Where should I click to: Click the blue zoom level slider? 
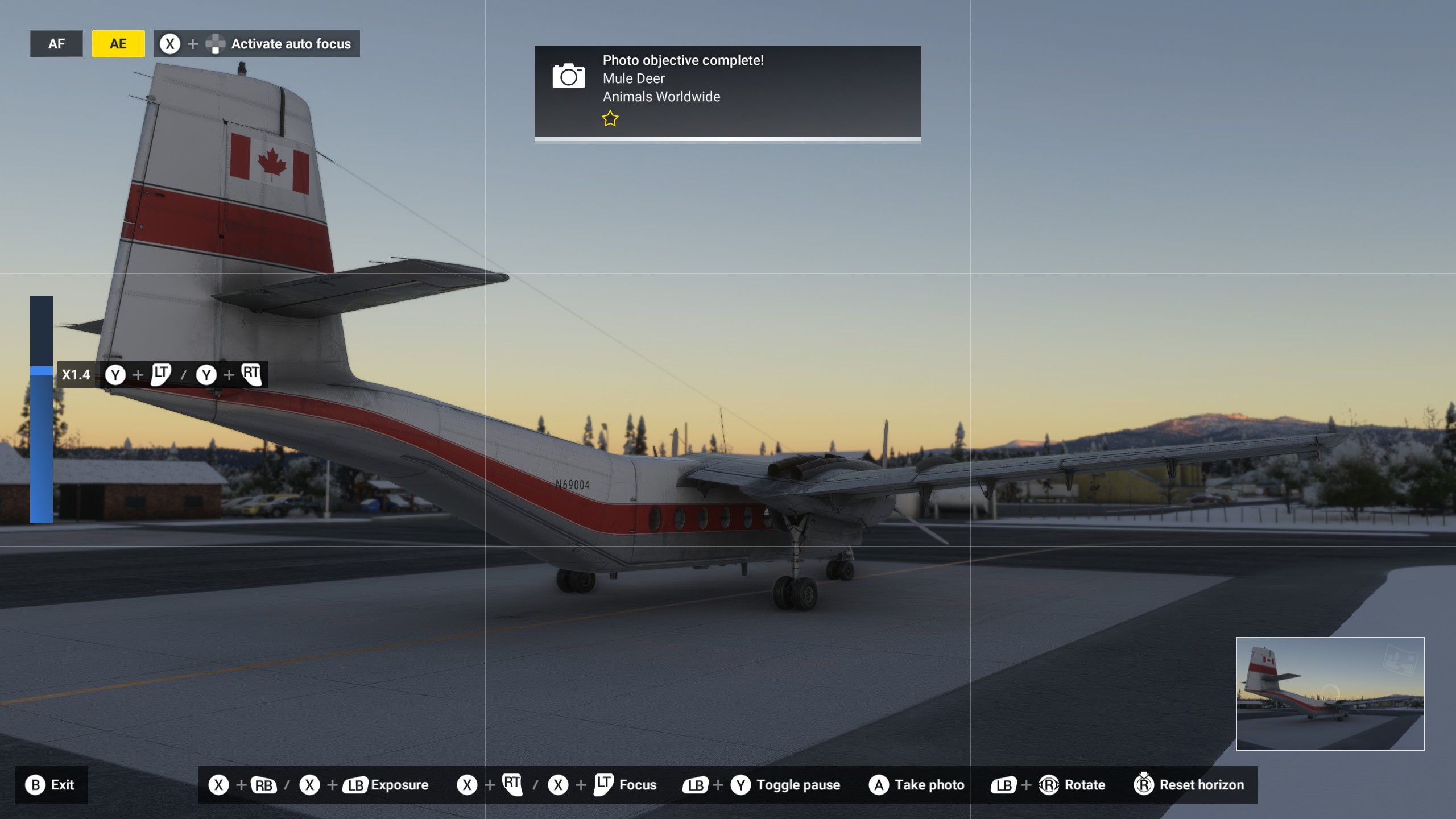42,409
